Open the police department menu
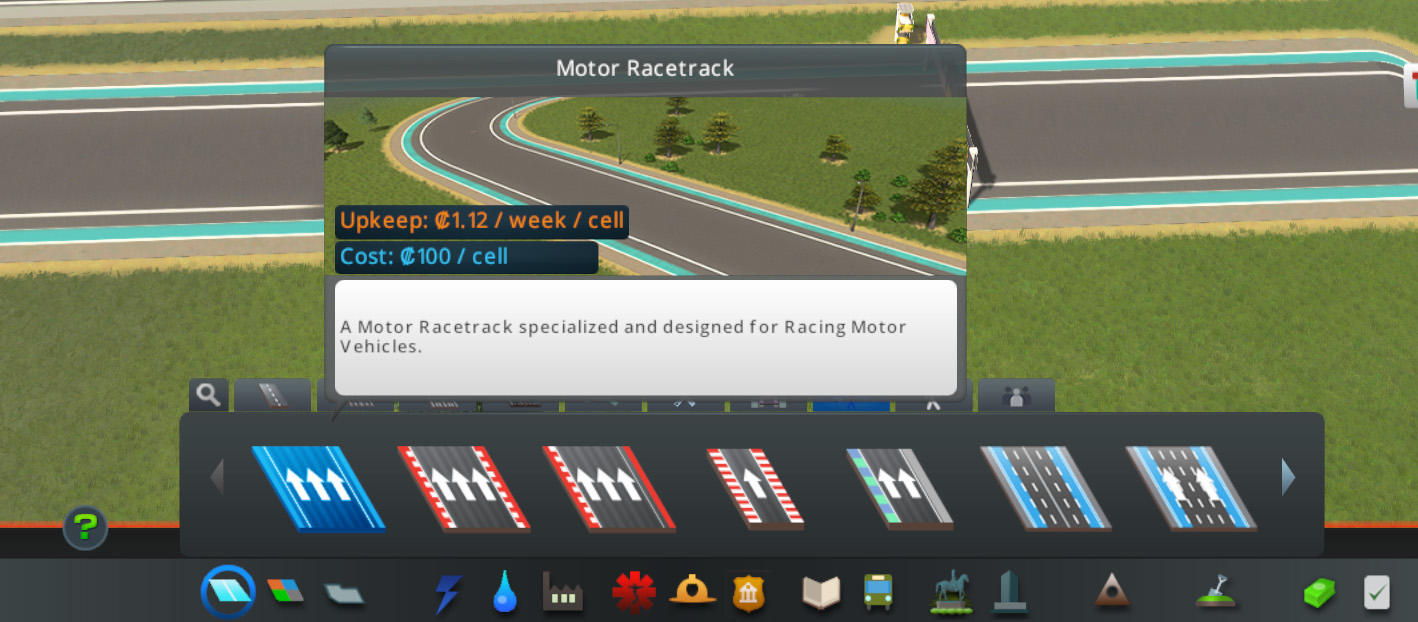Viewport: 1418px width, 622px height. pyautogui.click(x=748, y=593)
